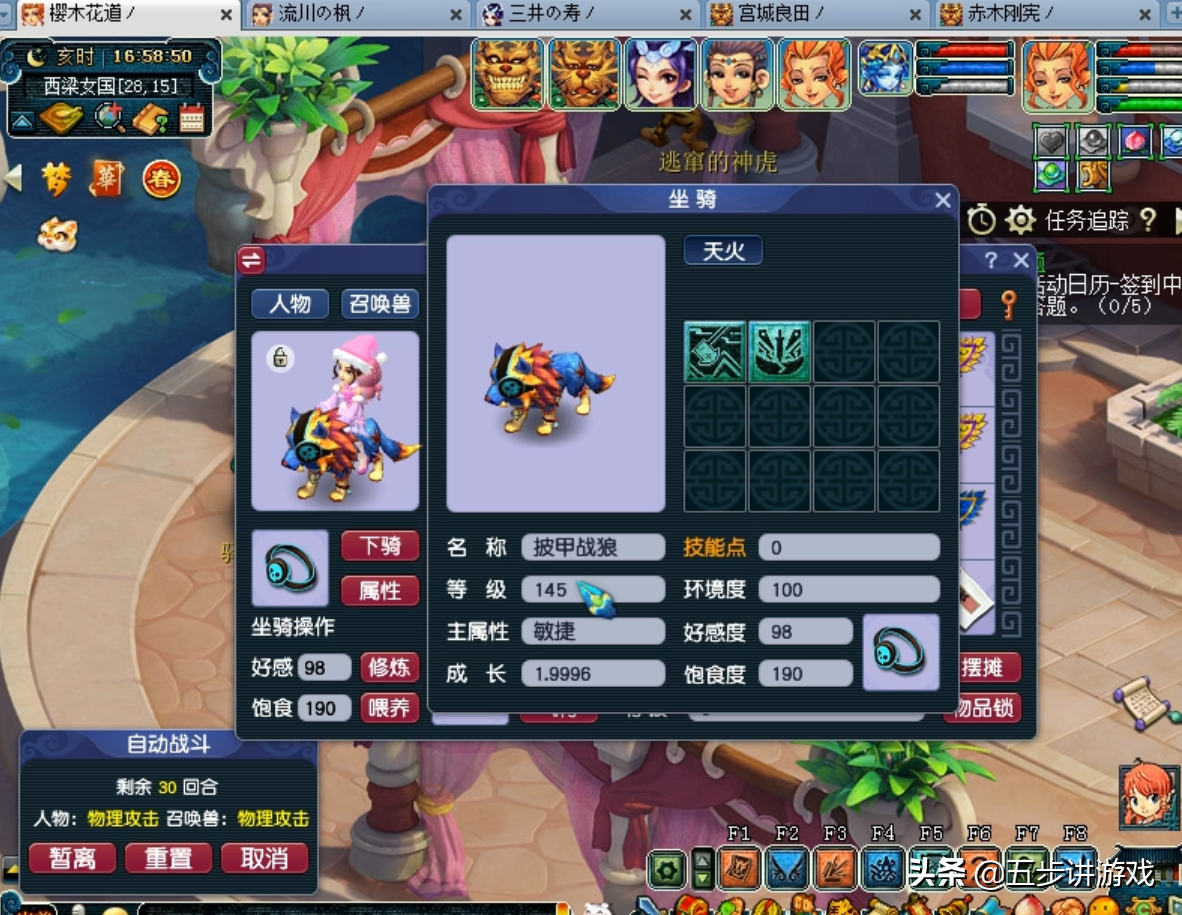Feed the mount with 喂养
The height and width of the screenshot is (915, 1182).
point(389,708)
